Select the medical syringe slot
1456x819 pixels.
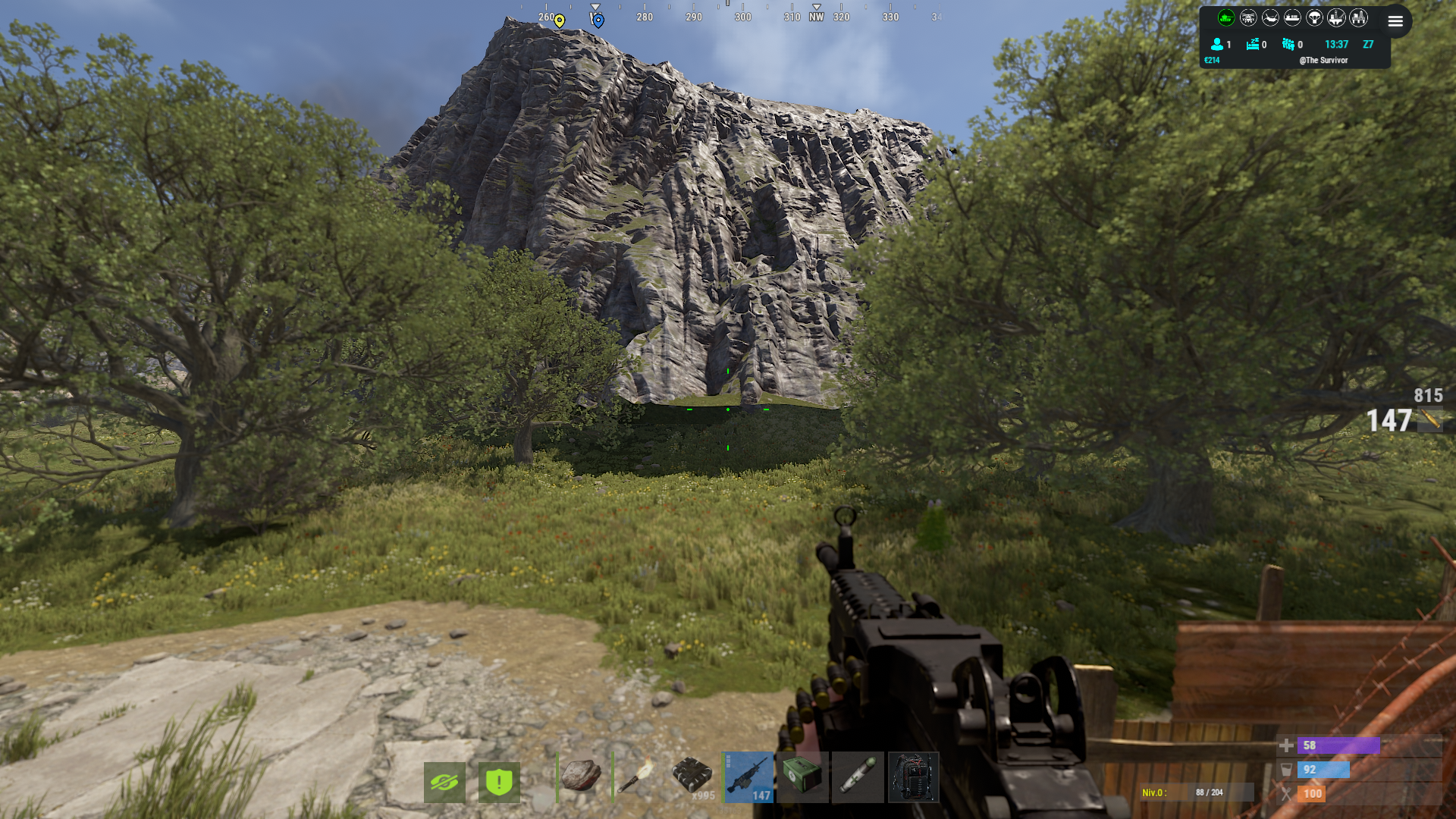(x=858, y=777)
